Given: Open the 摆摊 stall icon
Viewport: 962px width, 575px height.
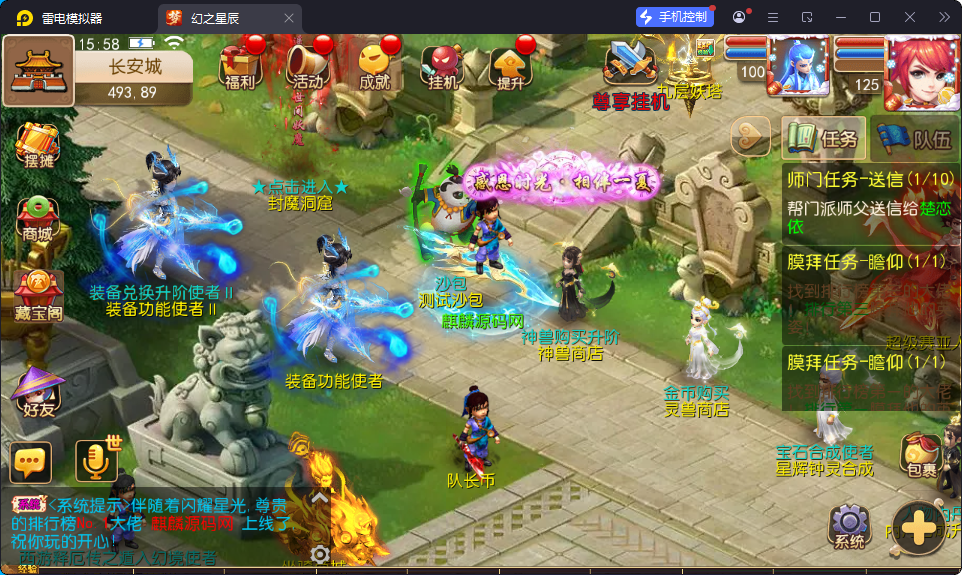Looking at the screenshot, I should 37,146.
